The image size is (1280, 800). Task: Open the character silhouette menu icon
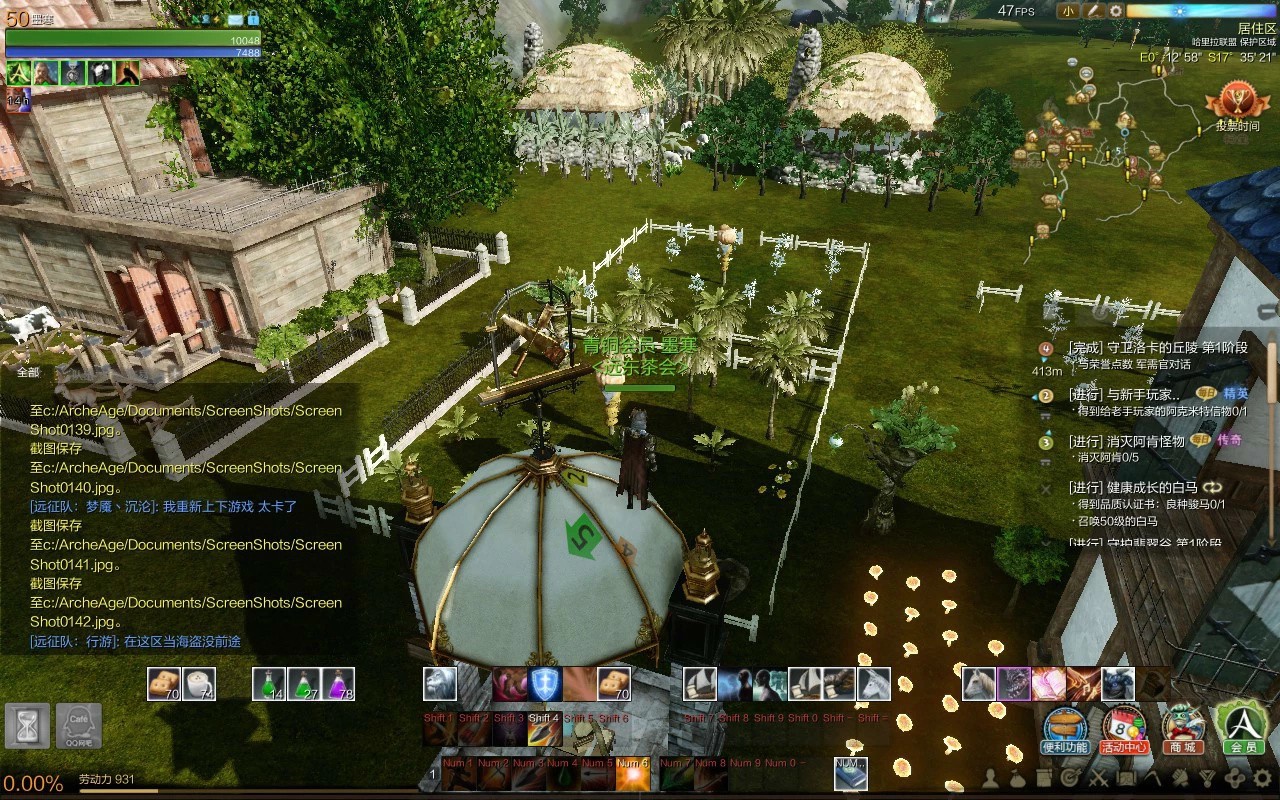click(x=991, y=777)
